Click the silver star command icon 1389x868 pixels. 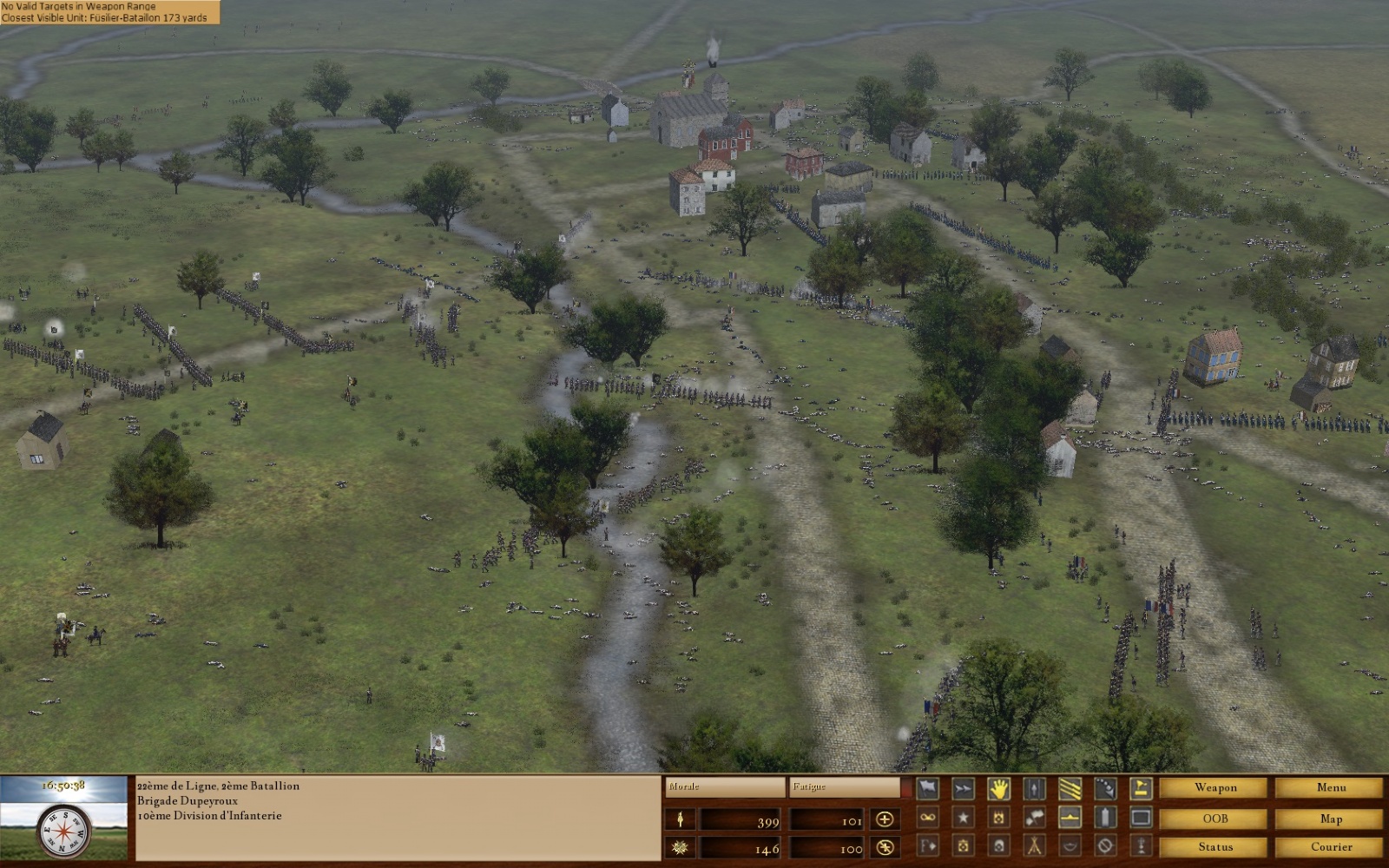click(964, 818)
